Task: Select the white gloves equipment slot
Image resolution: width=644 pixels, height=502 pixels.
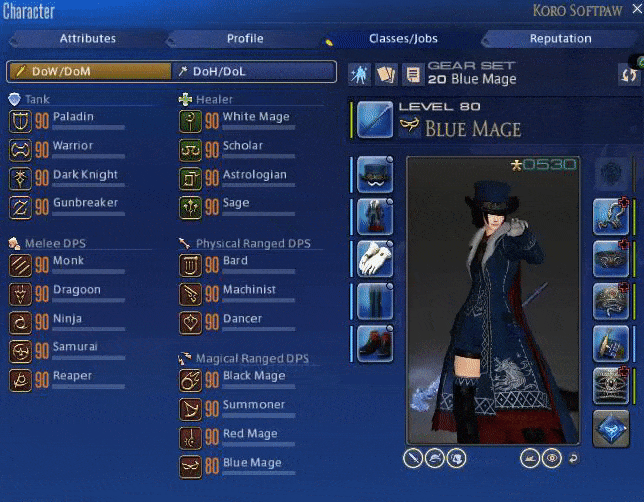Action: [x=375, y=258]
